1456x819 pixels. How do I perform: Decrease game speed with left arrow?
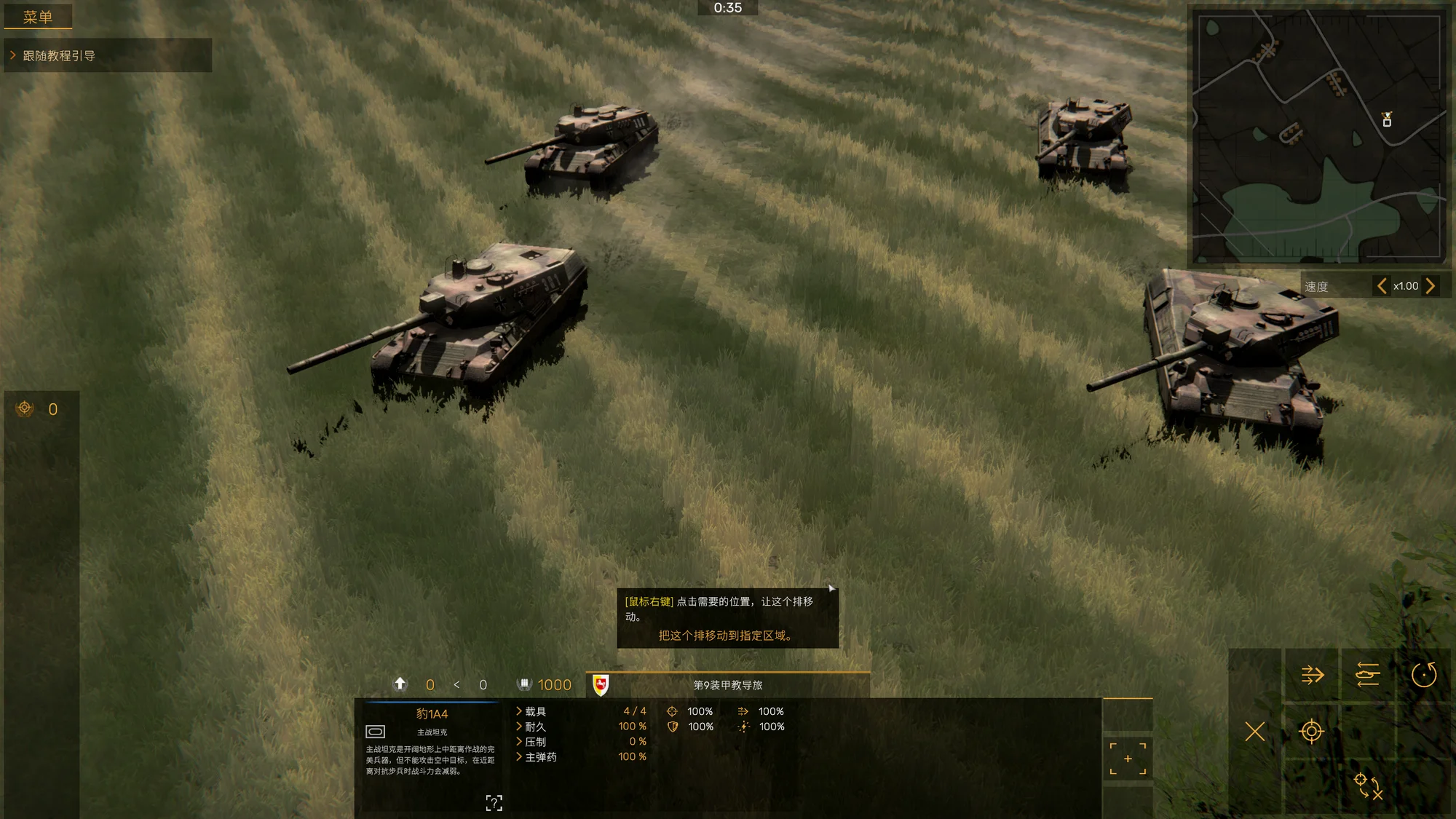(x=1381, y=286)
